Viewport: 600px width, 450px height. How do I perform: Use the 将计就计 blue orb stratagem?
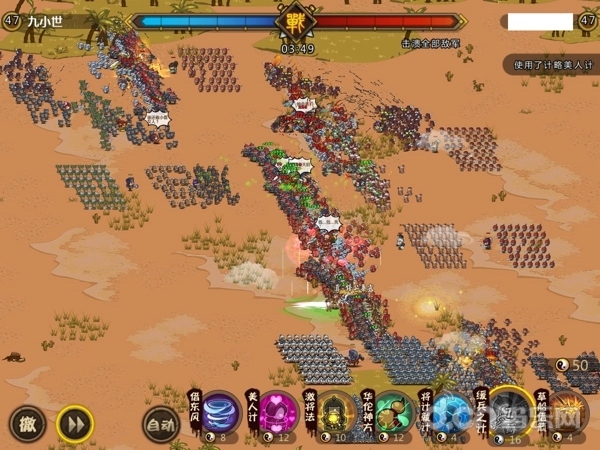[x=451, y=412]
